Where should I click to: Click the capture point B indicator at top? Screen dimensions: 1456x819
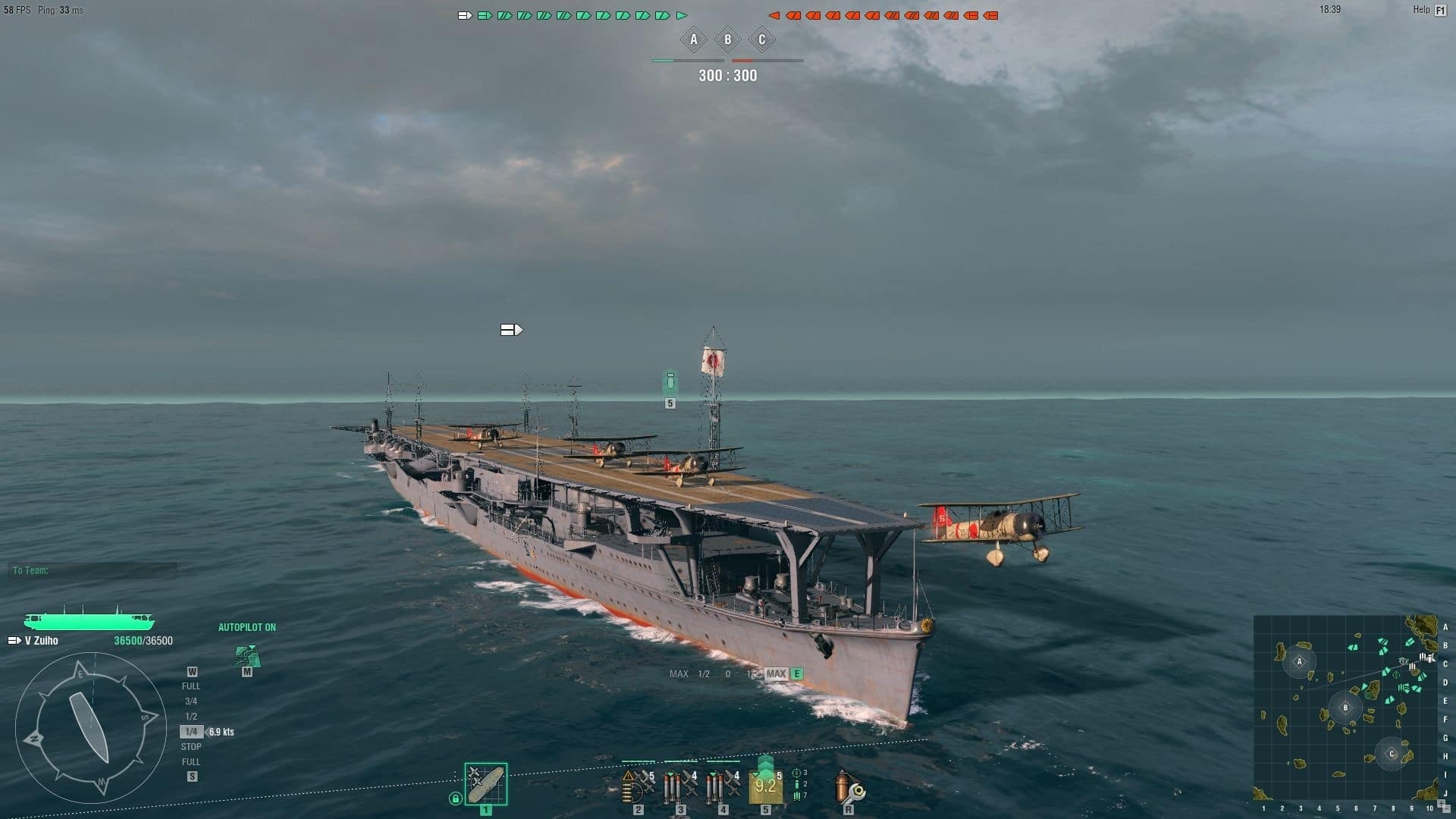tap(728, 39)
